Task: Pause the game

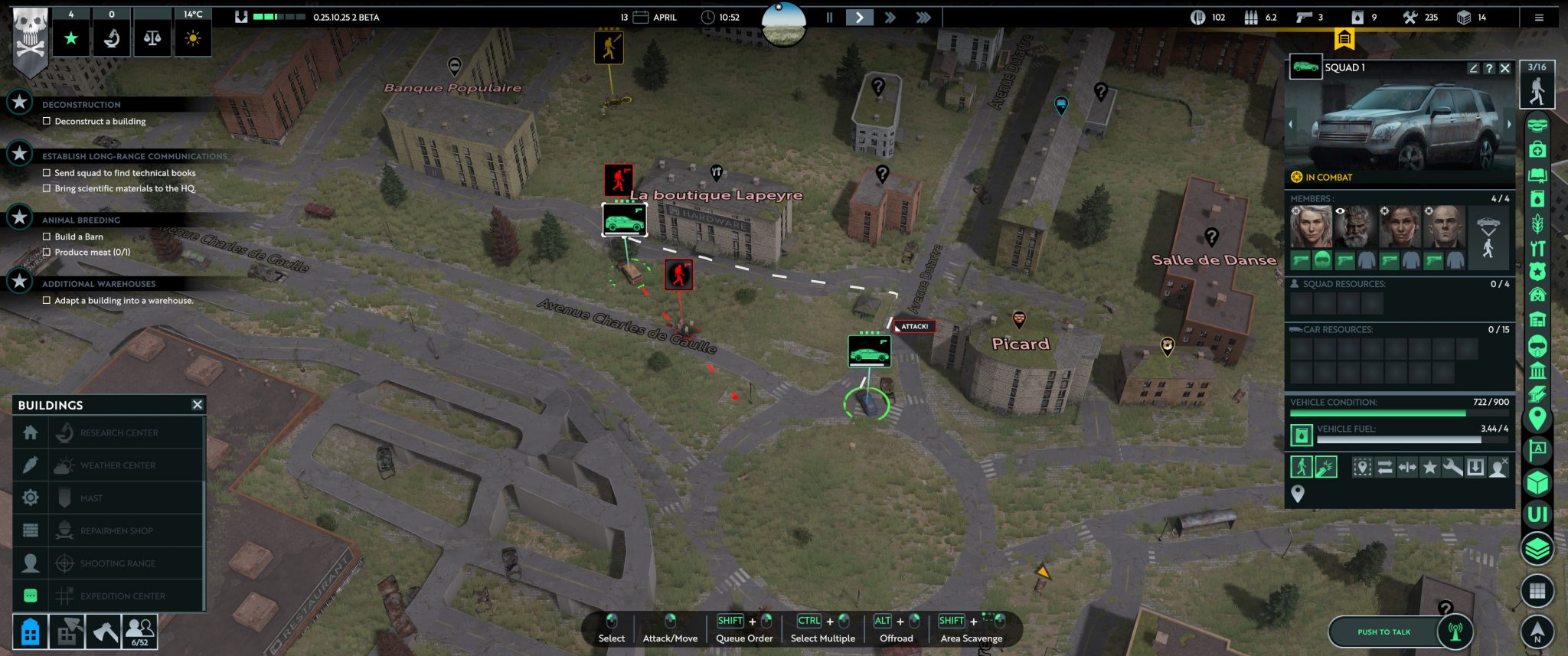Action: 829,17
